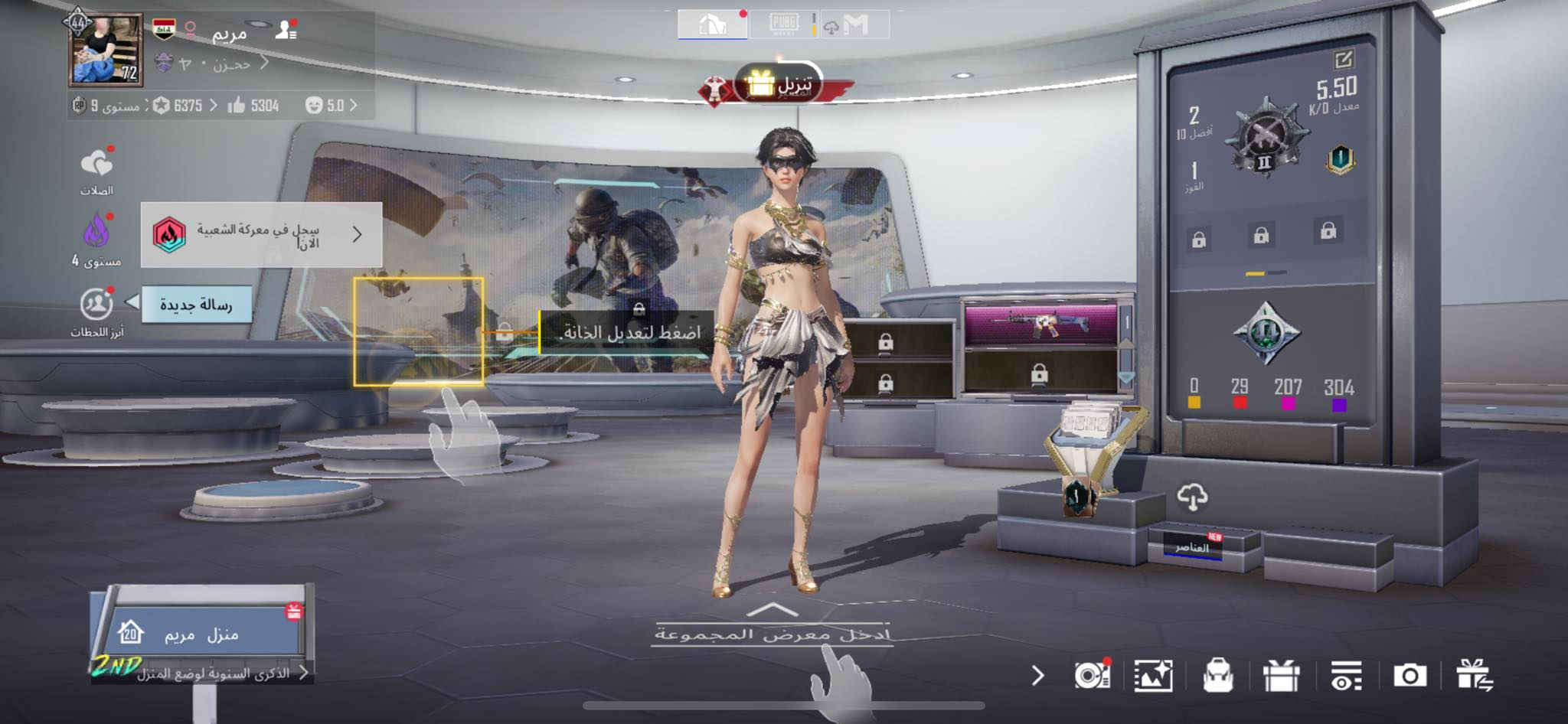Select the pink rifle weapon showcase slot
The image size is (1568, 724).
(1039, 323)
